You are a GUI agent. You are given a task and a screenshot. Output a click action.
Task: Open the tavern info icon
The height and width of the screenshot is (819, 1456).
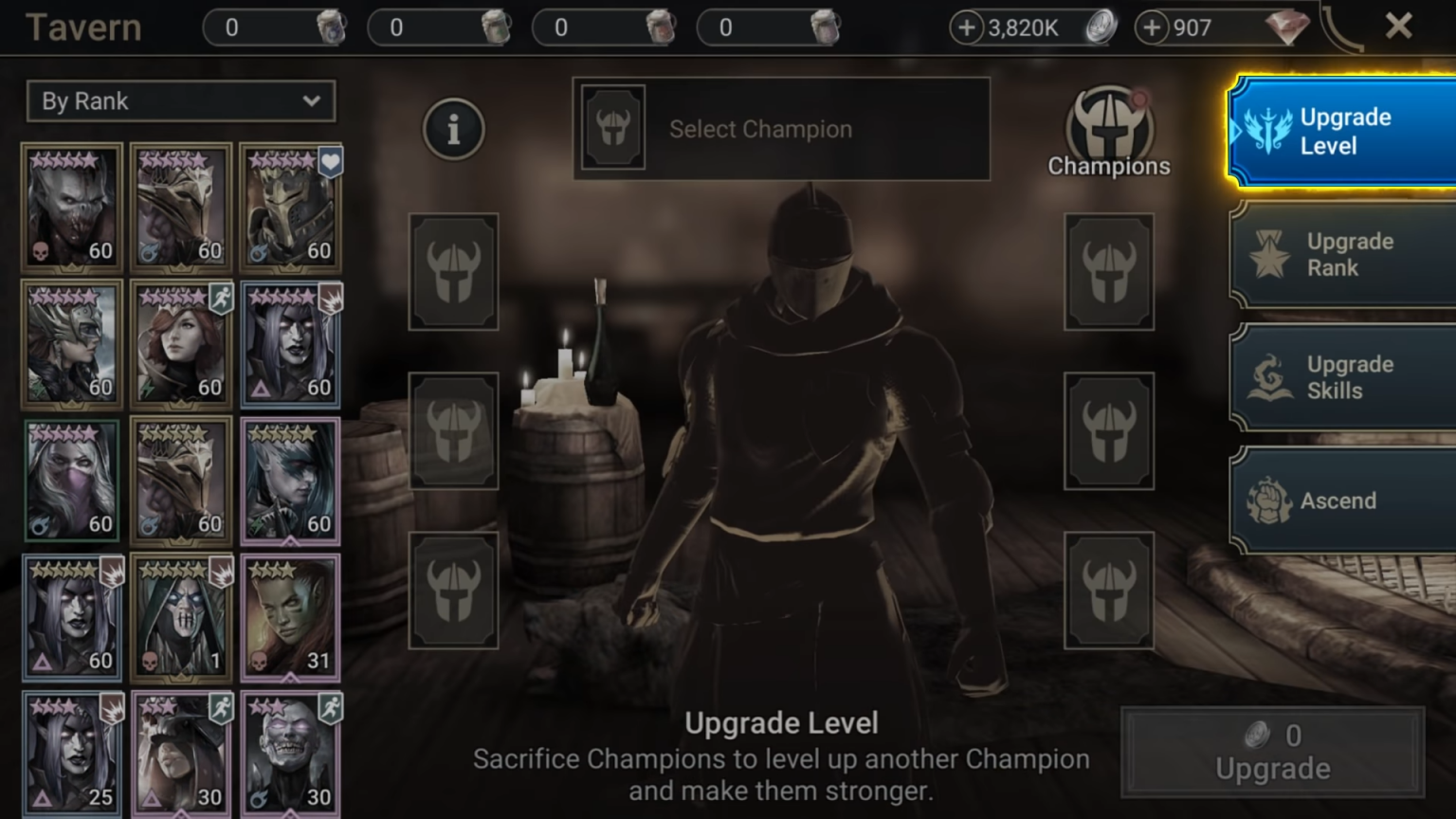(453, 129)
